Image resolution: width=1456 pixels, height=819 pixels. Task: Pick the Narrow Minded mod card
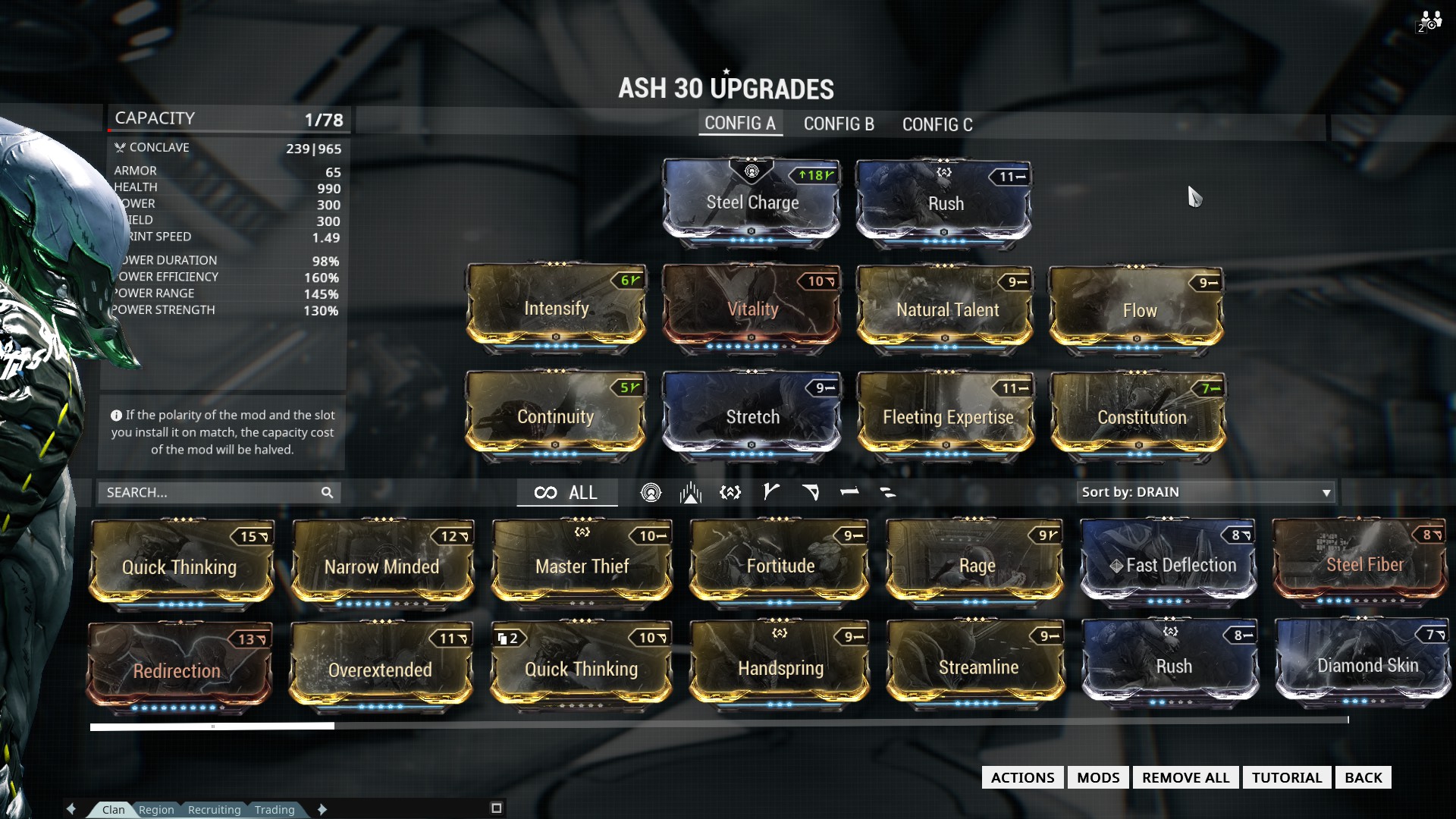click(382, 566)
